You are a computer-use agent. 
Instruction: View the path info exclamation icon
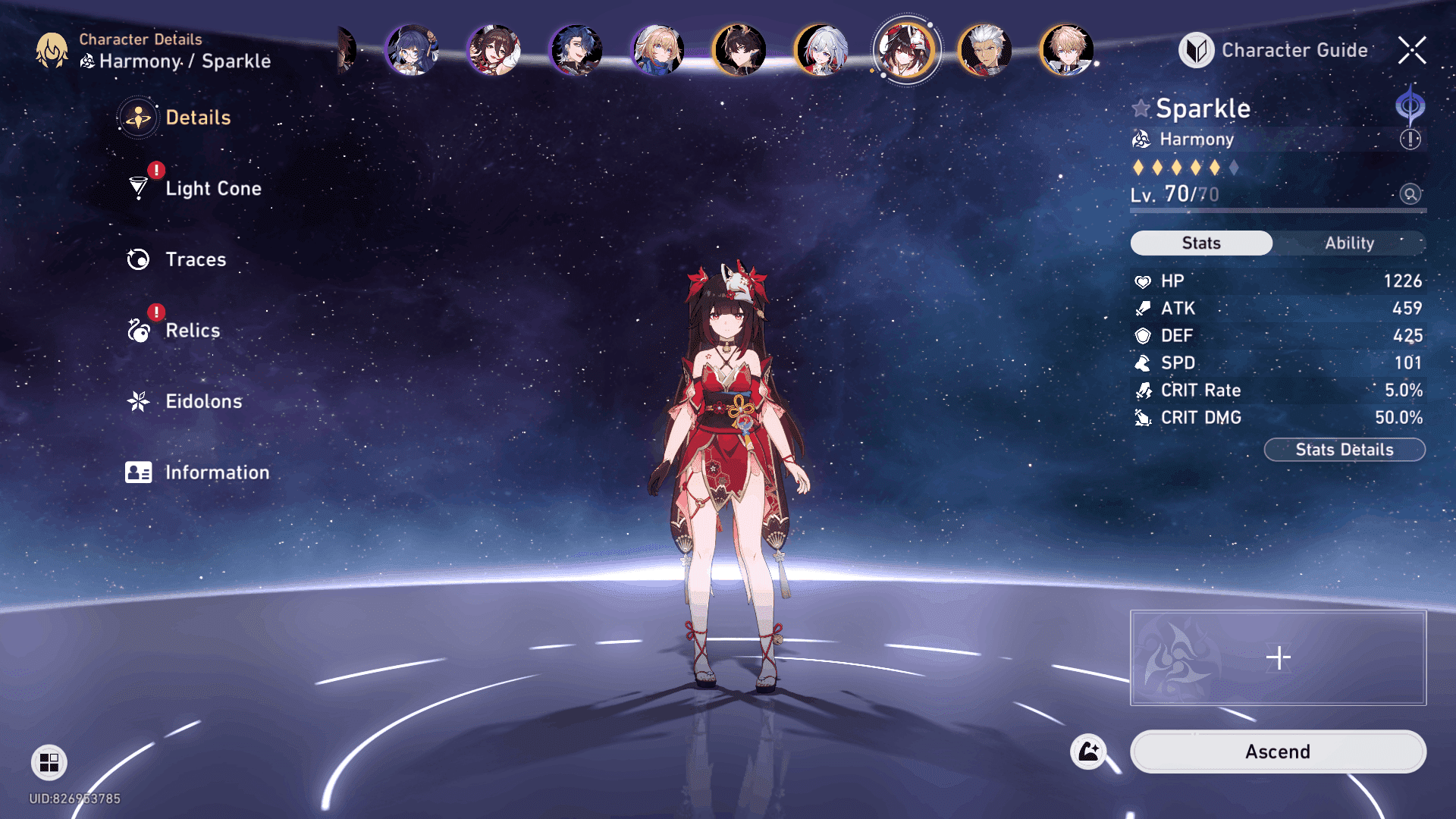1410,139
